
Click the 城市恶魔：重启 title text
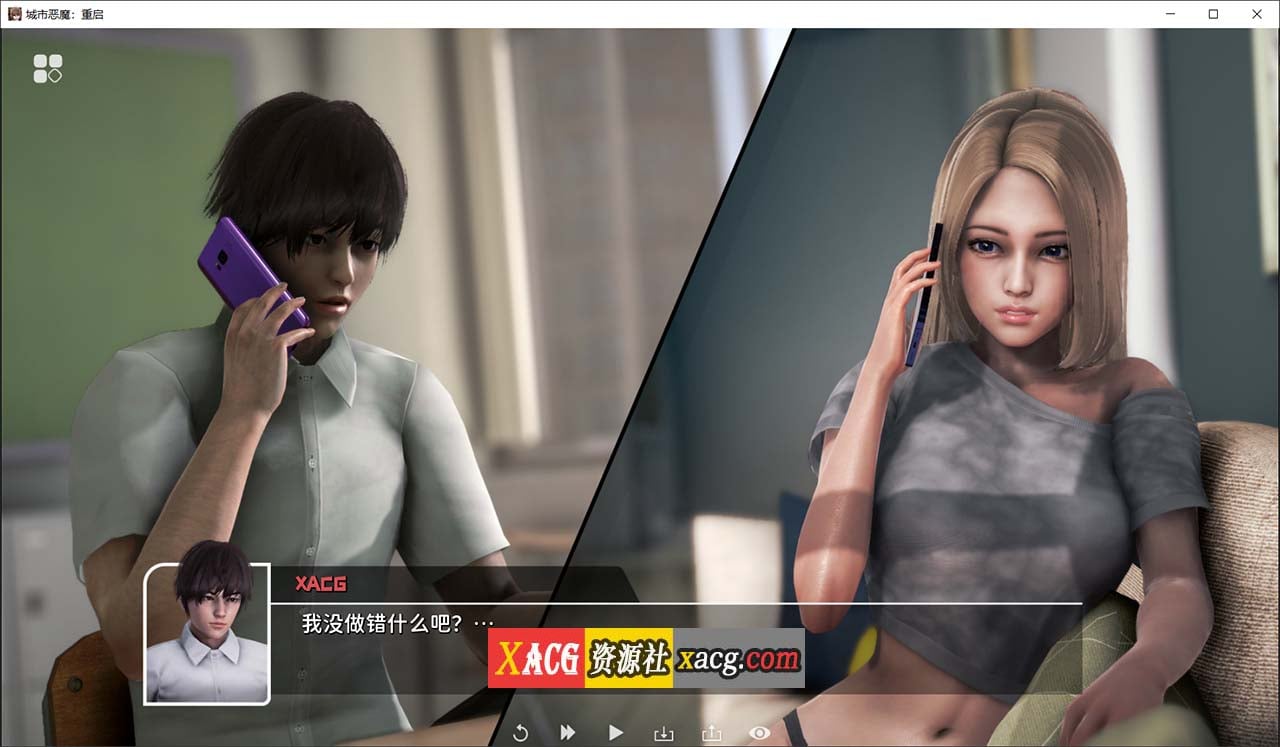[62, 14]
